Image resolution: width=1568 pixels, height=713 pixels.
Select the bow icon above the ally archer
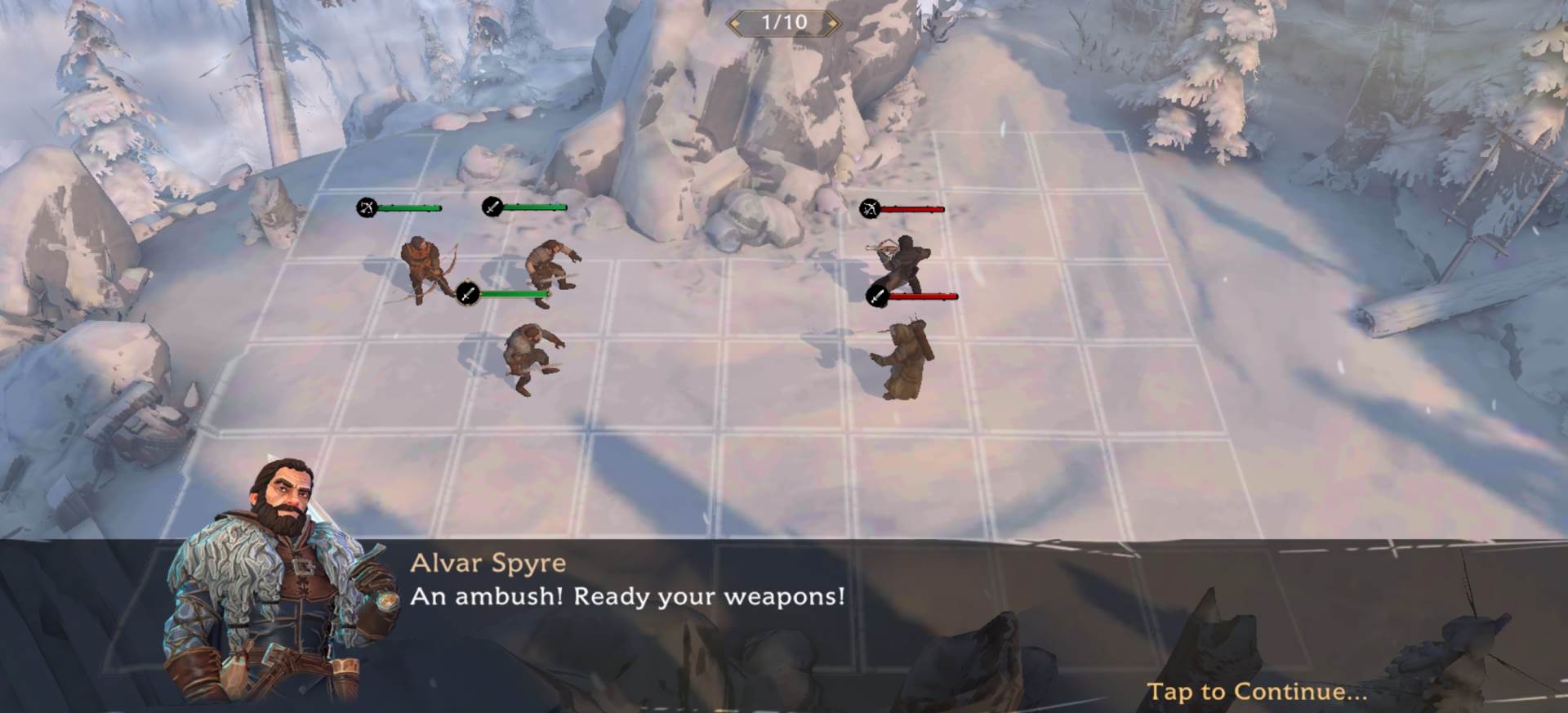click(x=367, y=207)
